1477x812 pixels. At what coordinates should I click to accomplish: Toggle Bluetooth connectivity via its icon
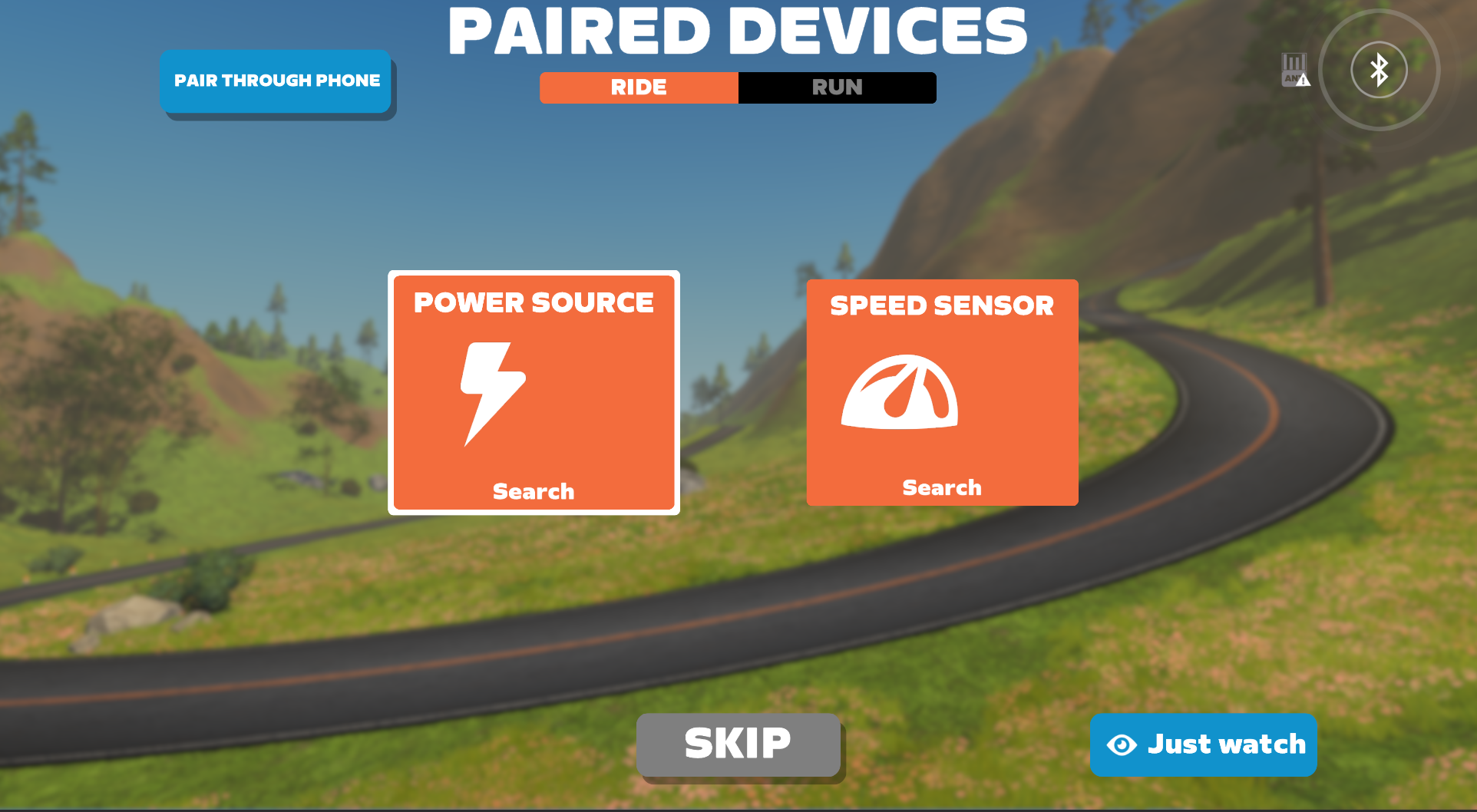pyautogui.click(x=1378, y=69)
